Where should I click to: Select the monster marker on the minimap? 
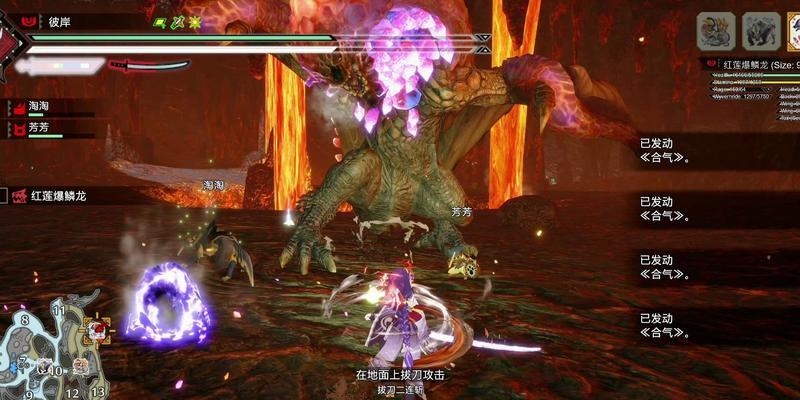pyautogui.click(x=97, y=328)
